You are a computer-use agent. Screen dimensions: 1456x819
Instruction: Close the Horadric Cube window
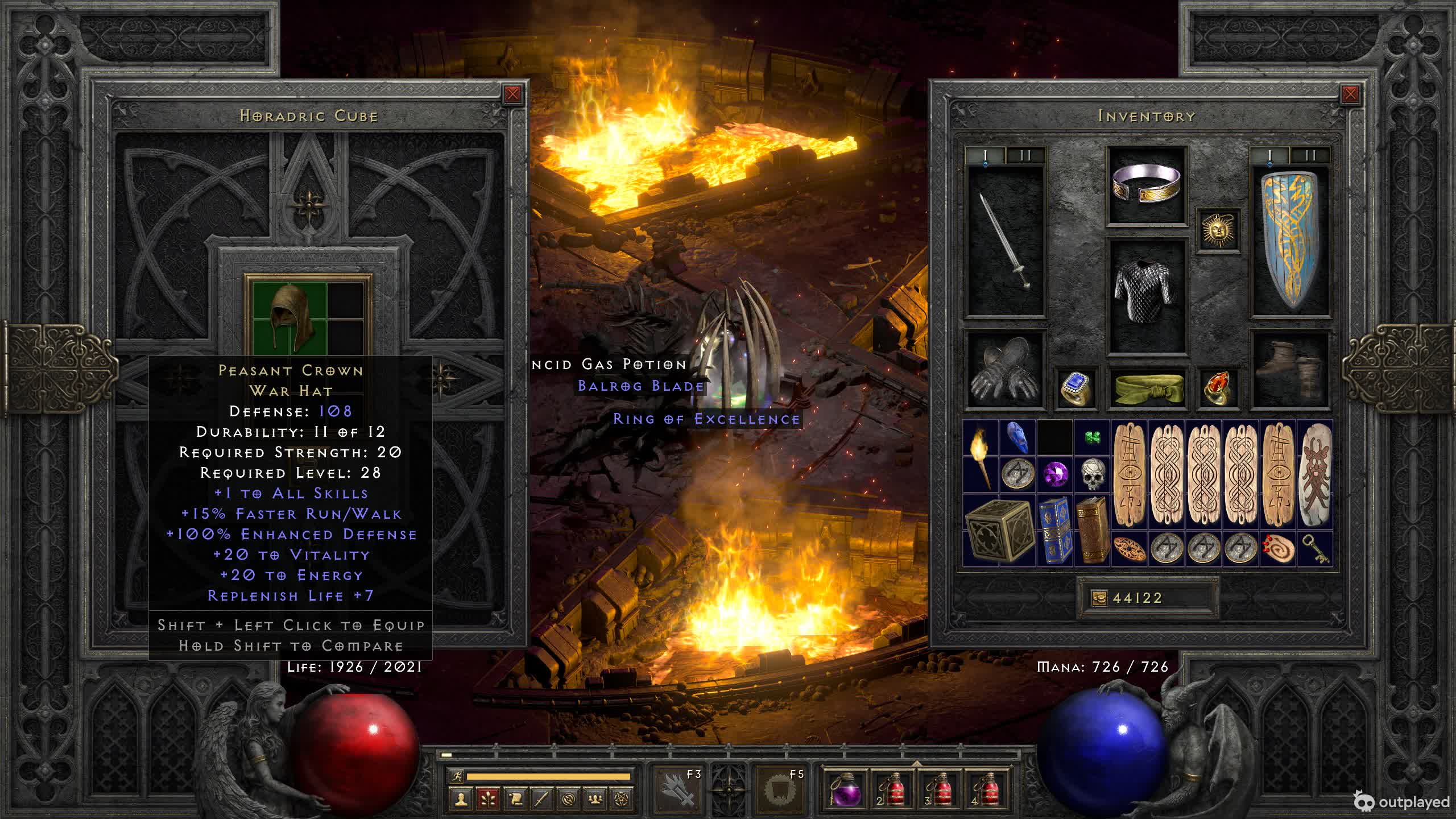click(512, 94)
